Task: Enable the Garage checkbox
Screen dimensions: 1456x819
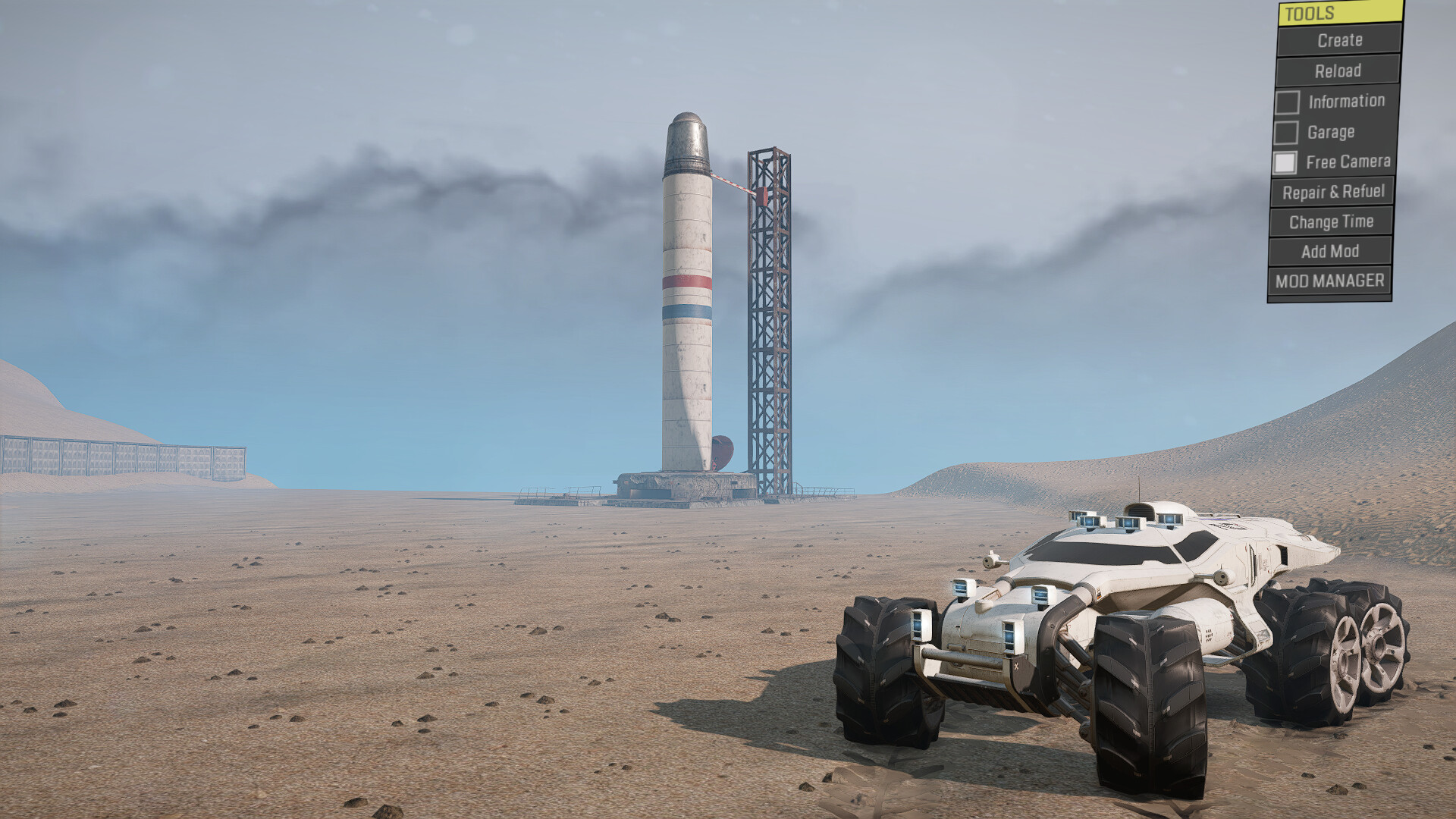Action: click(1285, 133)
